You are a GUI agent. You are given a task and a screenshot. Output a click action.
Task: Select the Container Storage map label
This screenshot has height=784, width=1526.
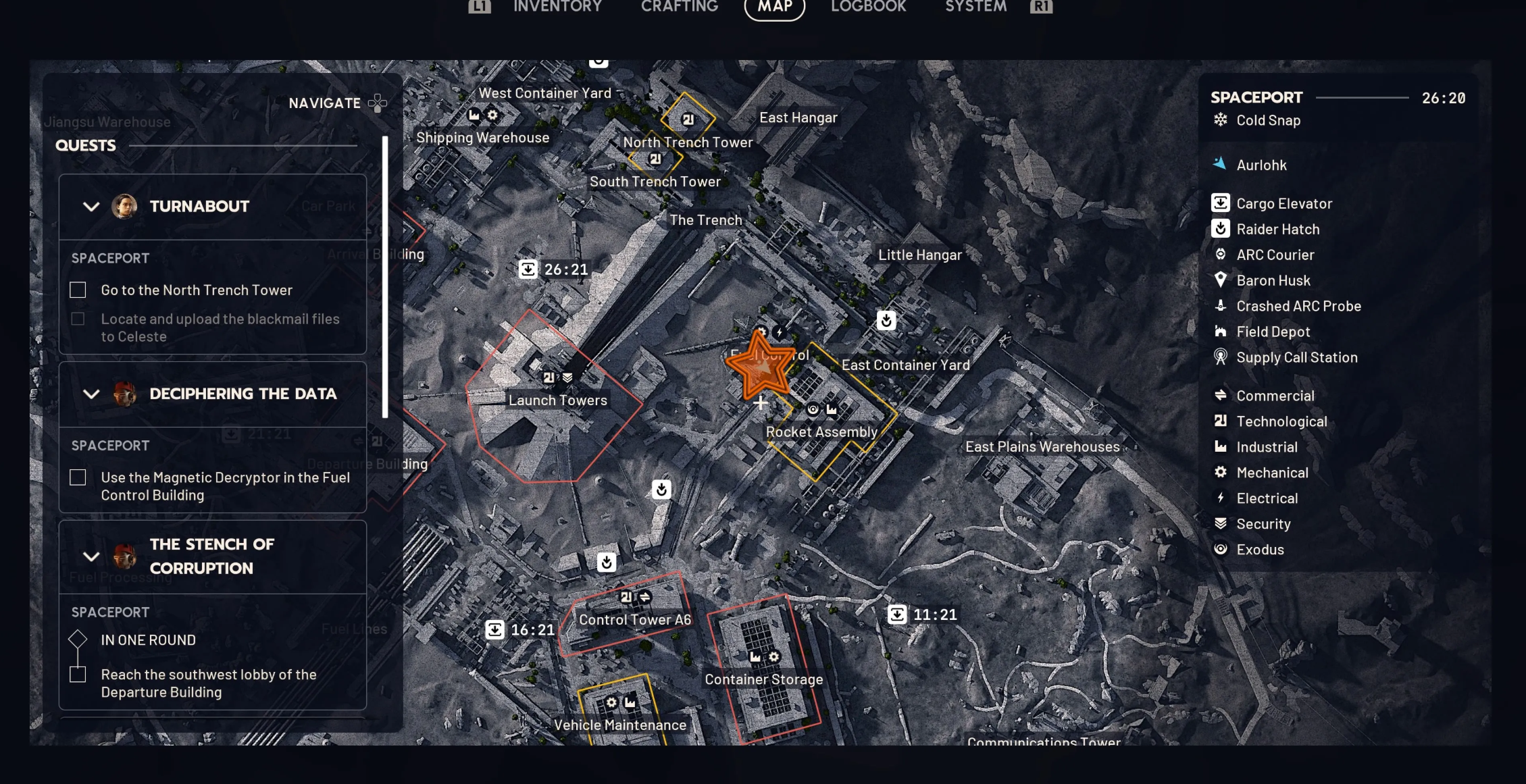click(763, 679)
